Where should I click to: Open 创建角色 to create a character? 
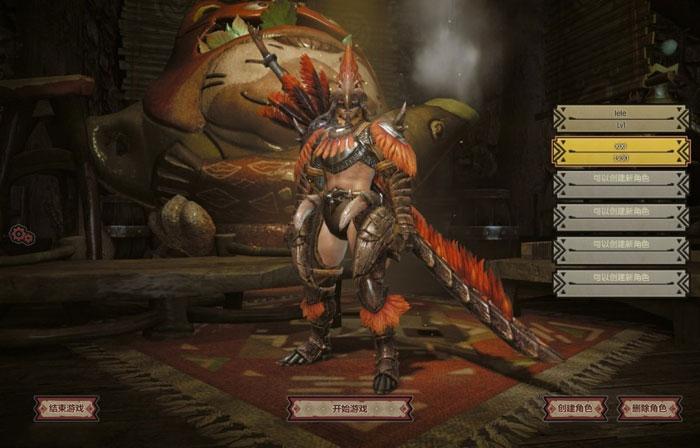point(575,408)
